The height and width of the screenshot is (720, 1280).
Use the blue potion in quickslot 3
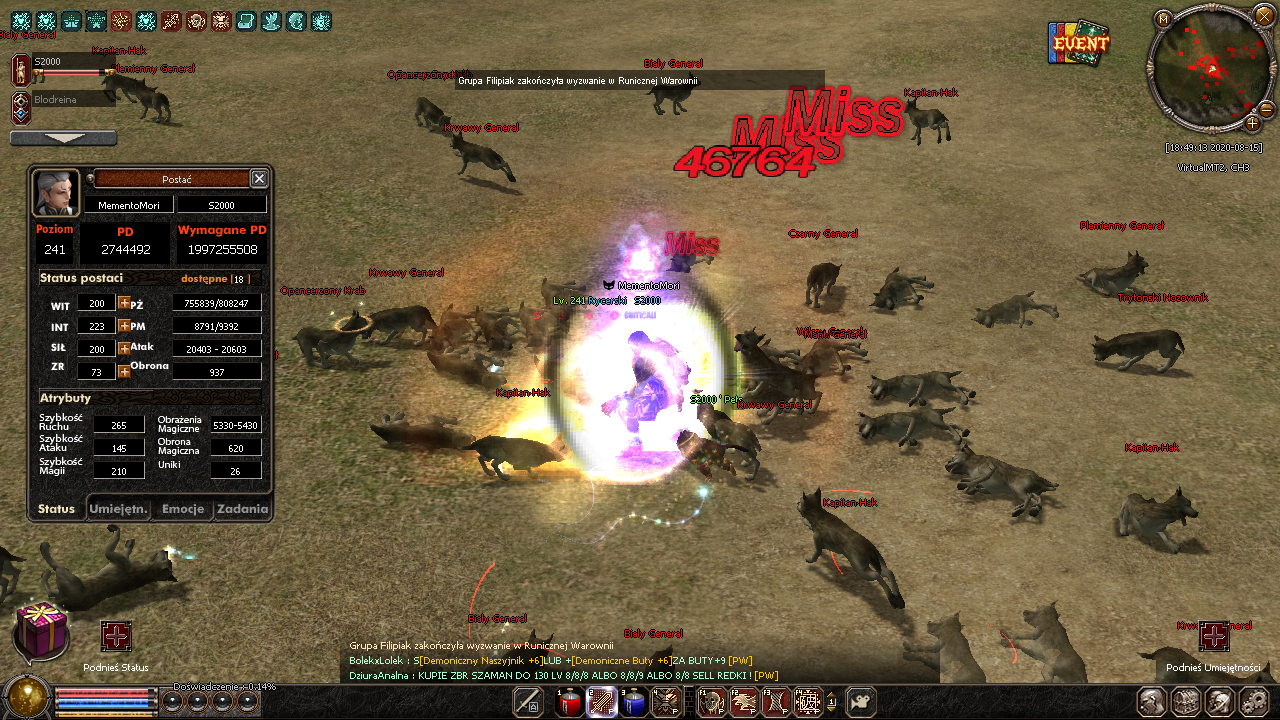633,702
